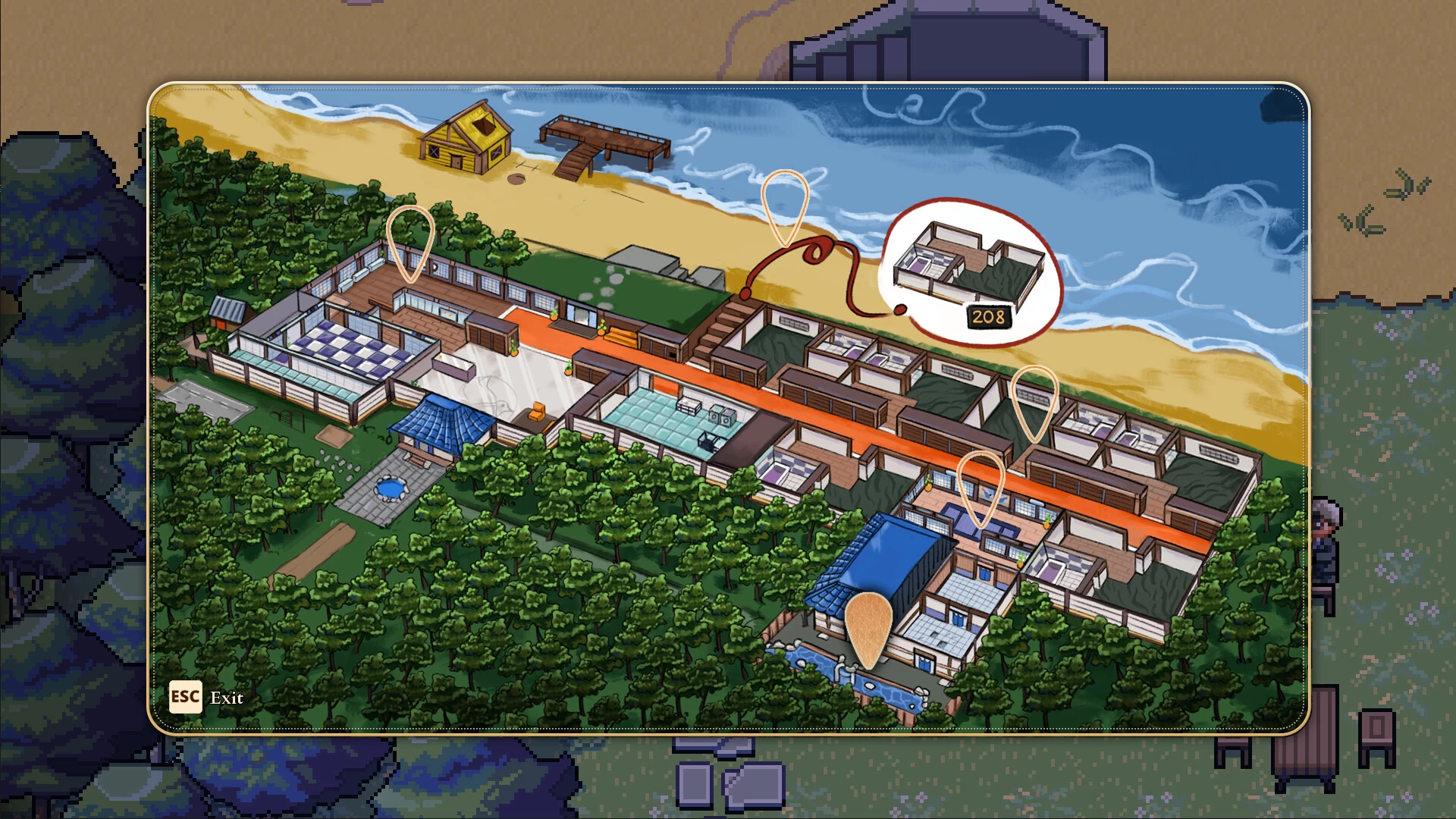Exit the map via the Exit option
Screen dimensions: 1456x819
pyautogui.click(x=227, y=698)
